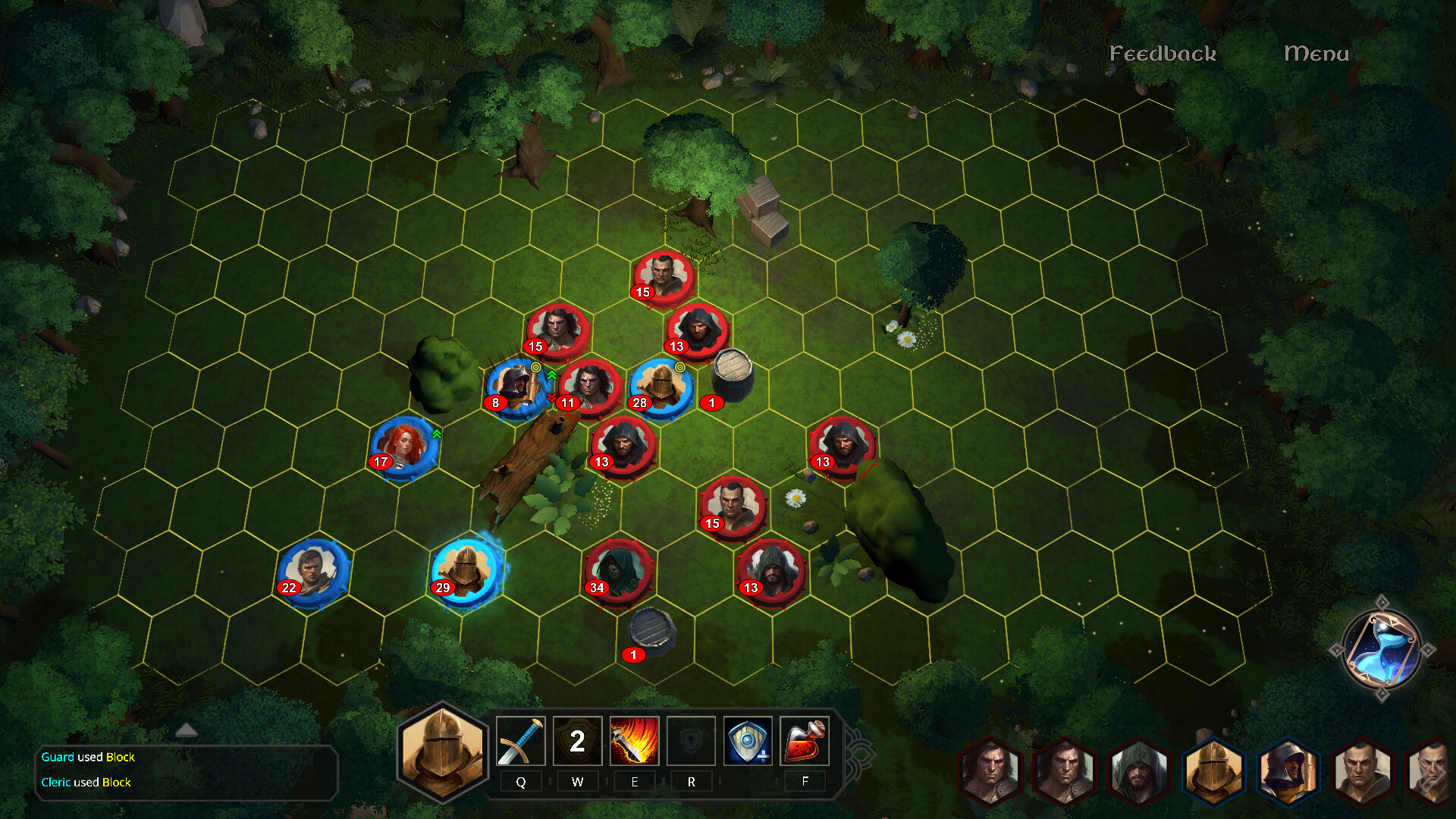This screenshot has height=819, width=1456.
Task: Select the steel-helmet guard in the turn order
Action: coord(1213,770)
